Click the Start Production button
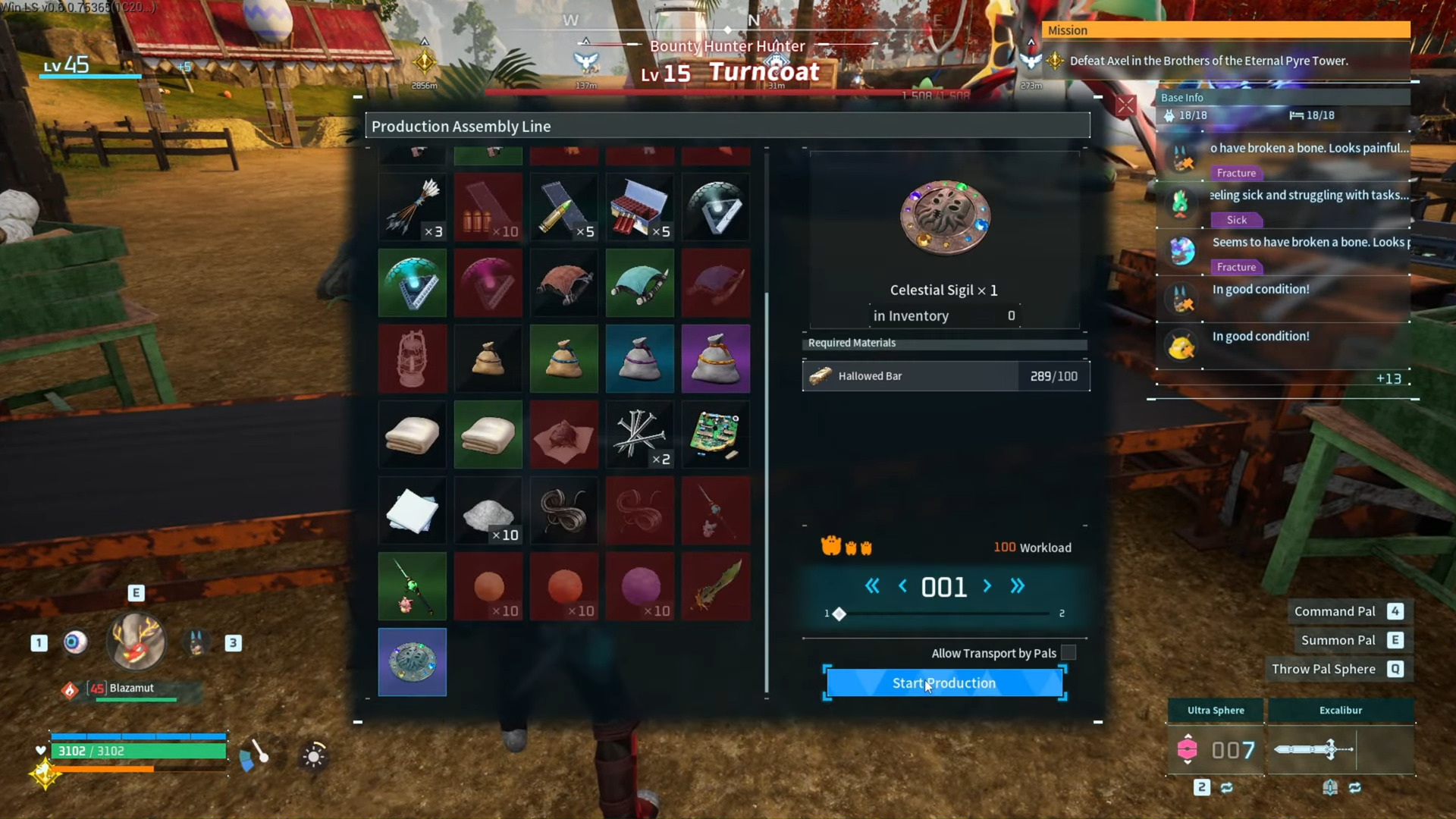Image resolution: width=1456 pixels, height=819 pixels. (943, 682)
